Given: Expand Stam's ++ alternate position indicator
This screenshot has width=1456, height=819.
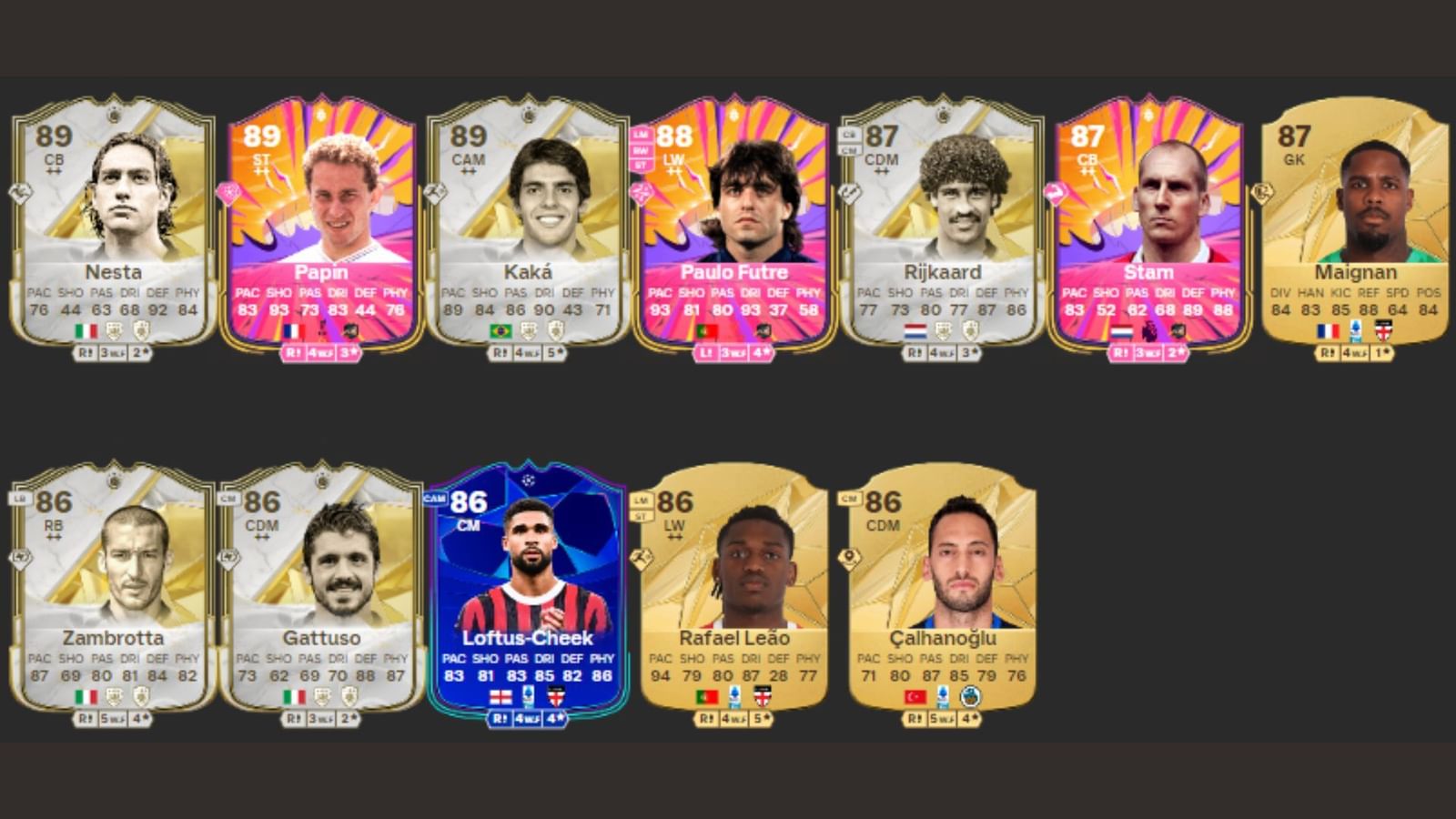Looking at the screenshot, I should pos(1088,172).
